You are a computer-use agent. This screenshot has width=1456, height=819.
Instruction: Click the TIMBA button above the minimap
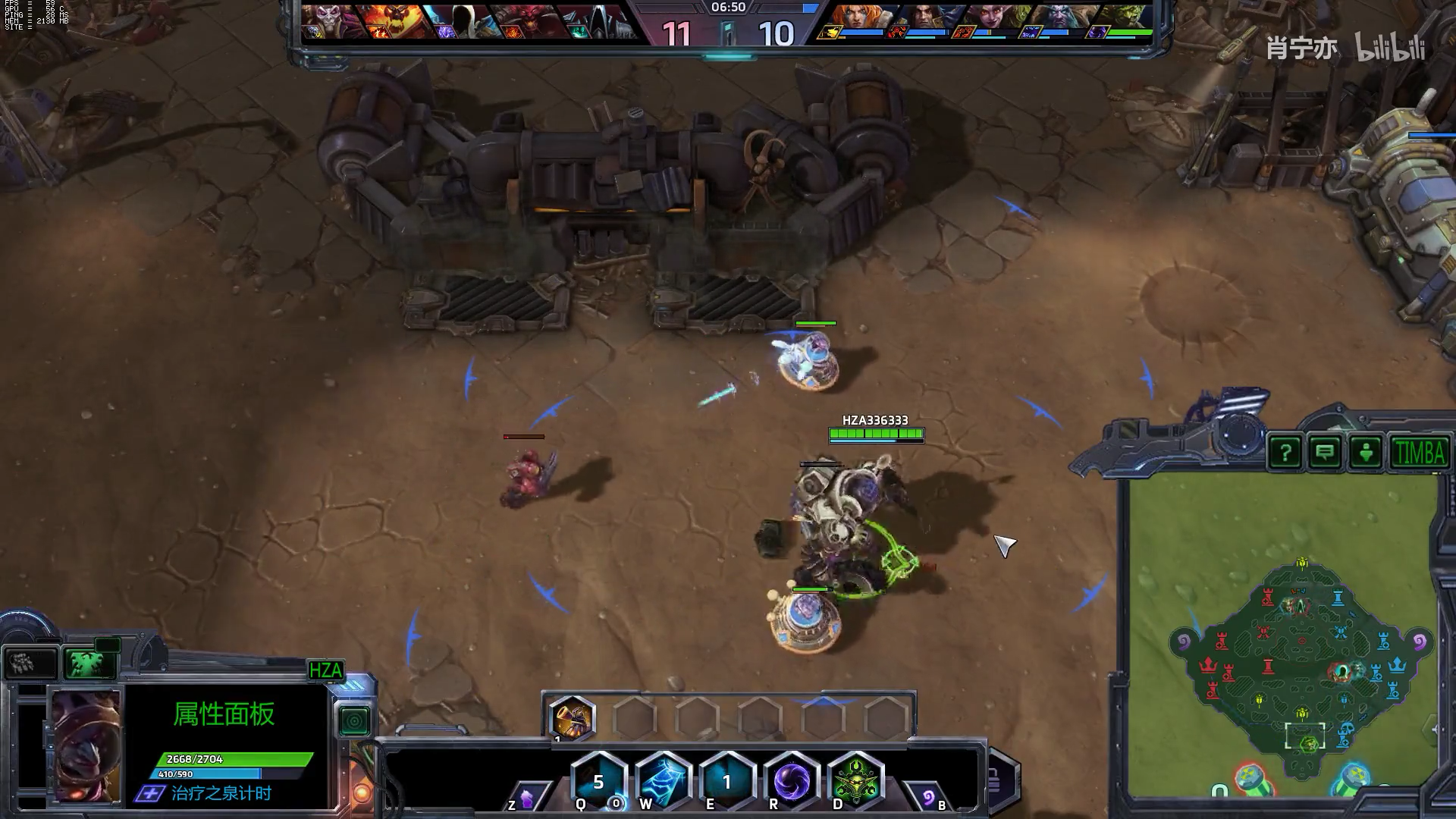pyautogui.click(x=1419, y=453)
